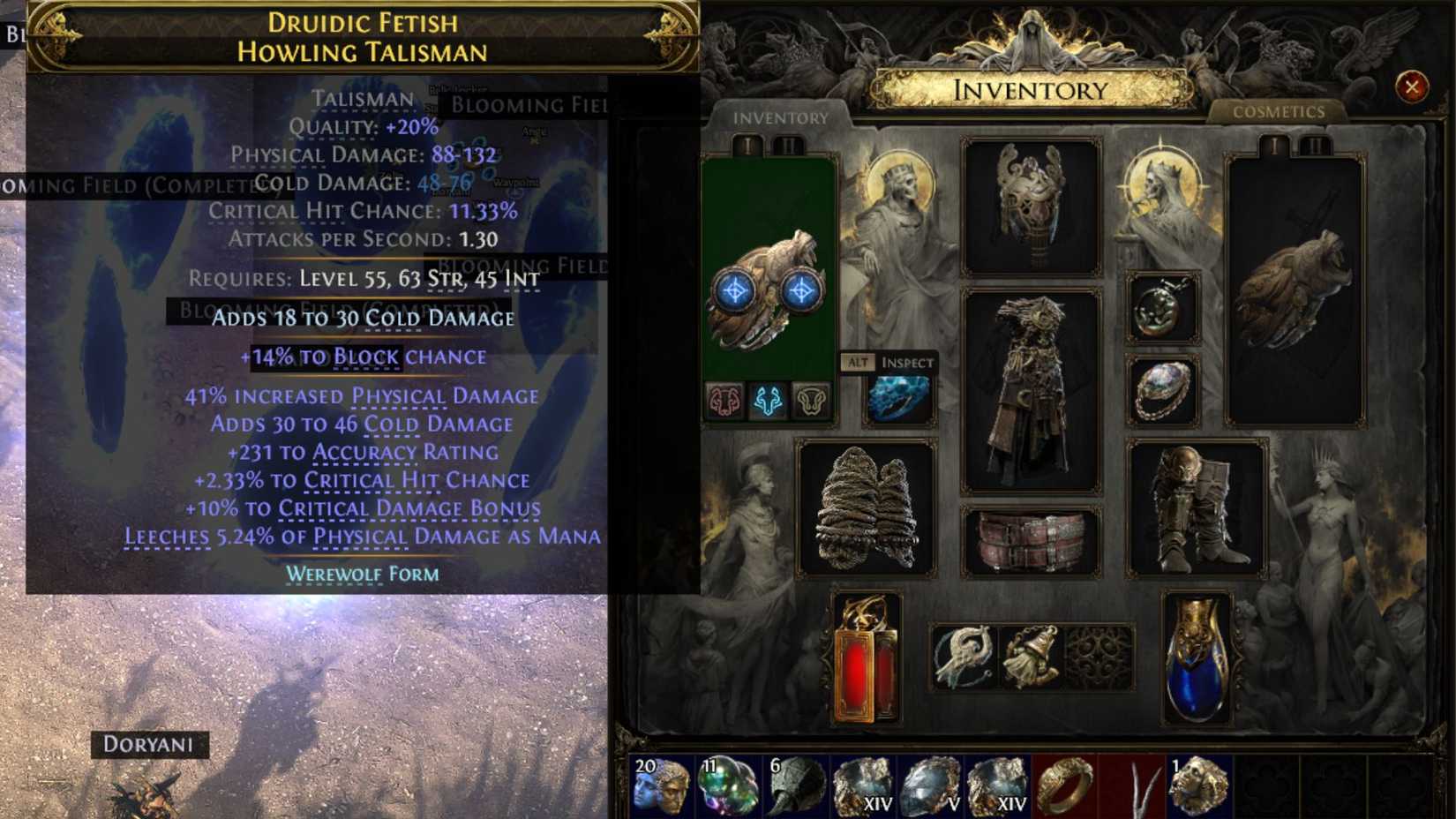Select the Inventory tab

(781, 116)
